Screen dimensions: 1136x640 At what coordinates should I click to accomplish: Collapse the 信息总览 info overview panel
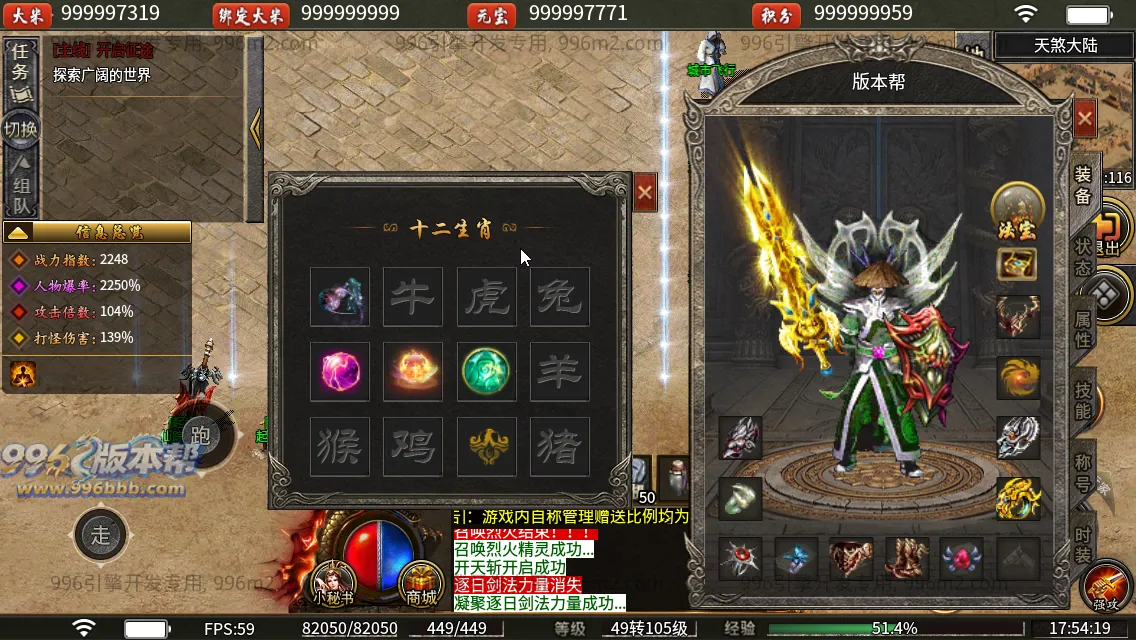(x=18, y=232)
